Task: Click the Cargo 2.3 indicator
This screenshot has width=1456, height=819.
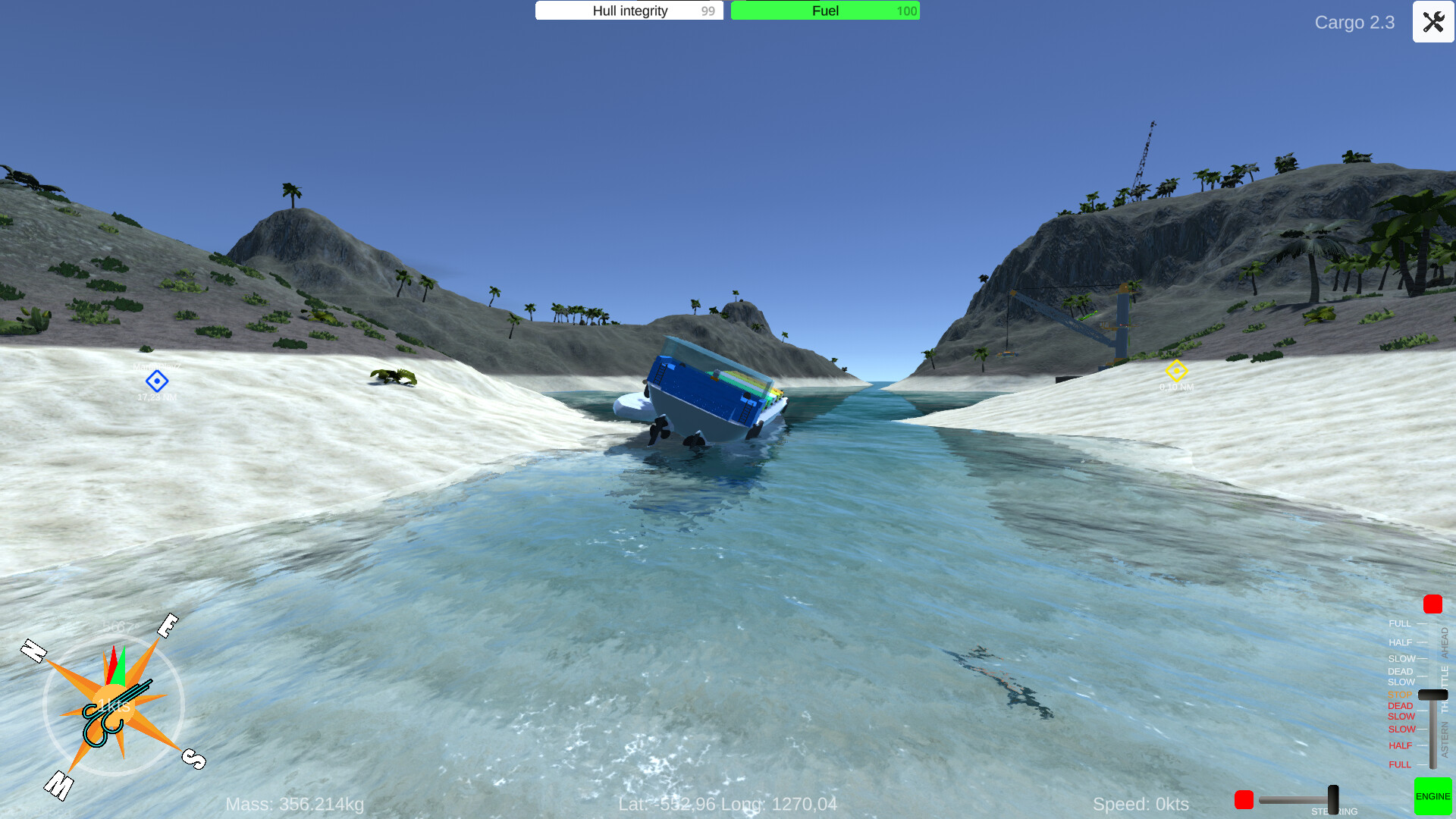Action: 1355,23
